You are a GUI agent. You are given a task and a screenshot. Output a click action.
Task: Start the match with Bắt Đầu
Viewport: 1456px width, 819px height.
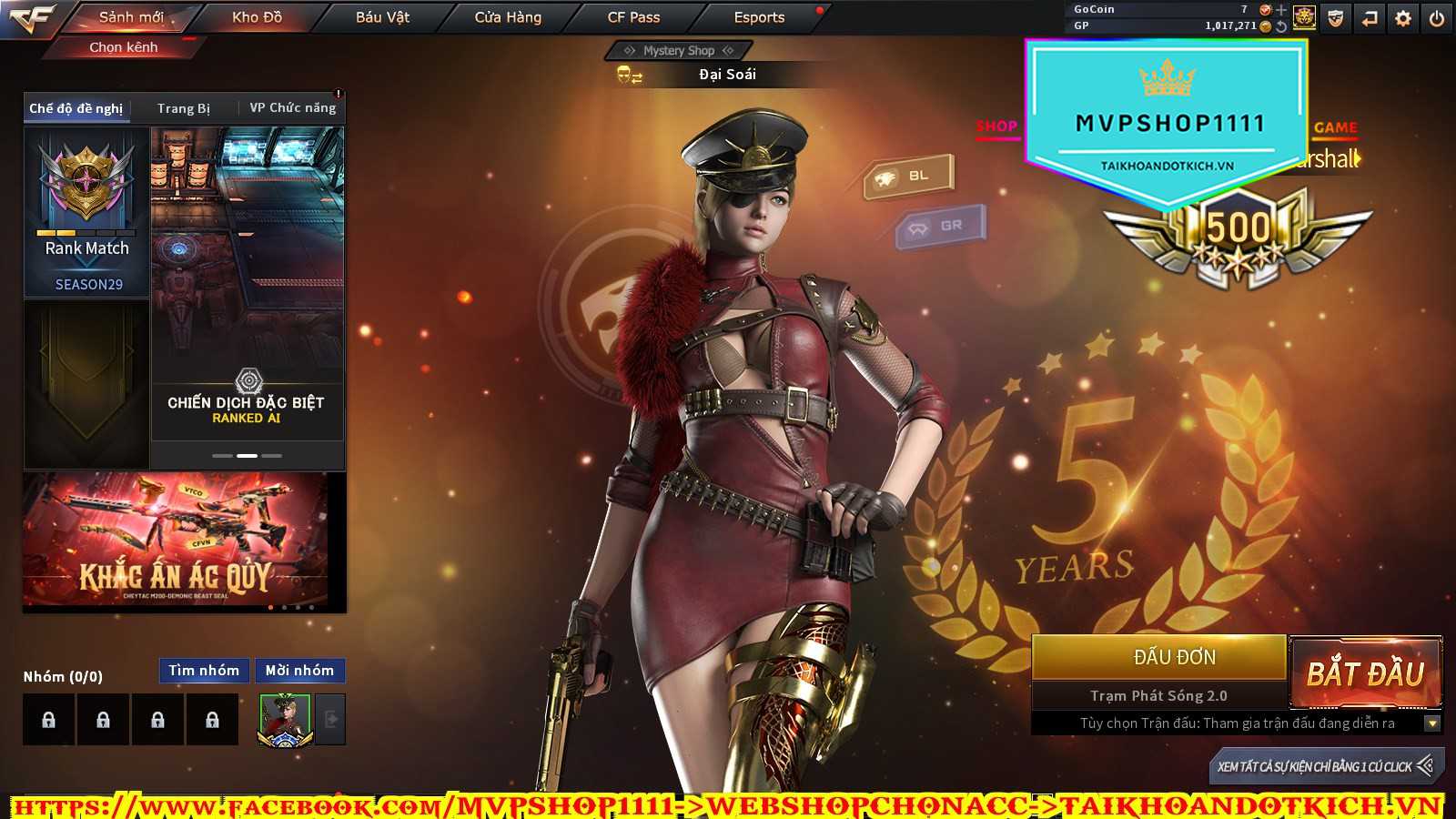(x=1365, y=673)
